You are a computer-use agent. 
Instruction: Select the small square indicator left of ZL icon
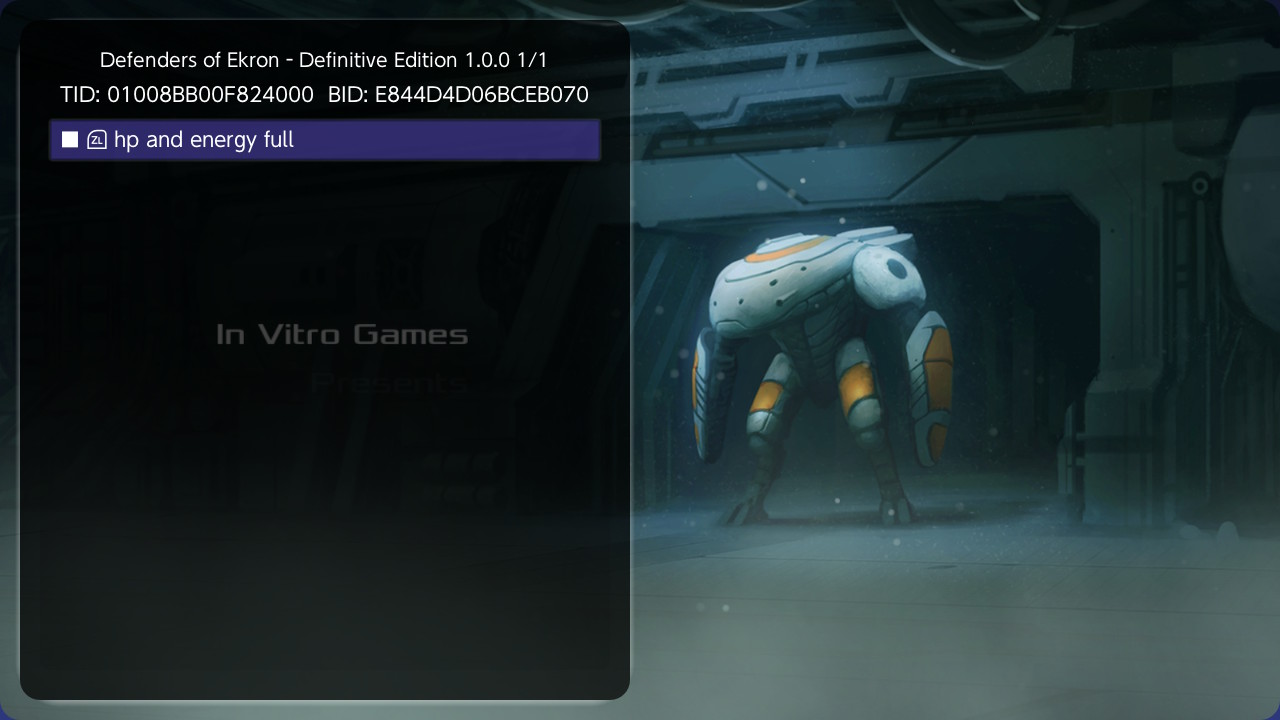(68, 140)
